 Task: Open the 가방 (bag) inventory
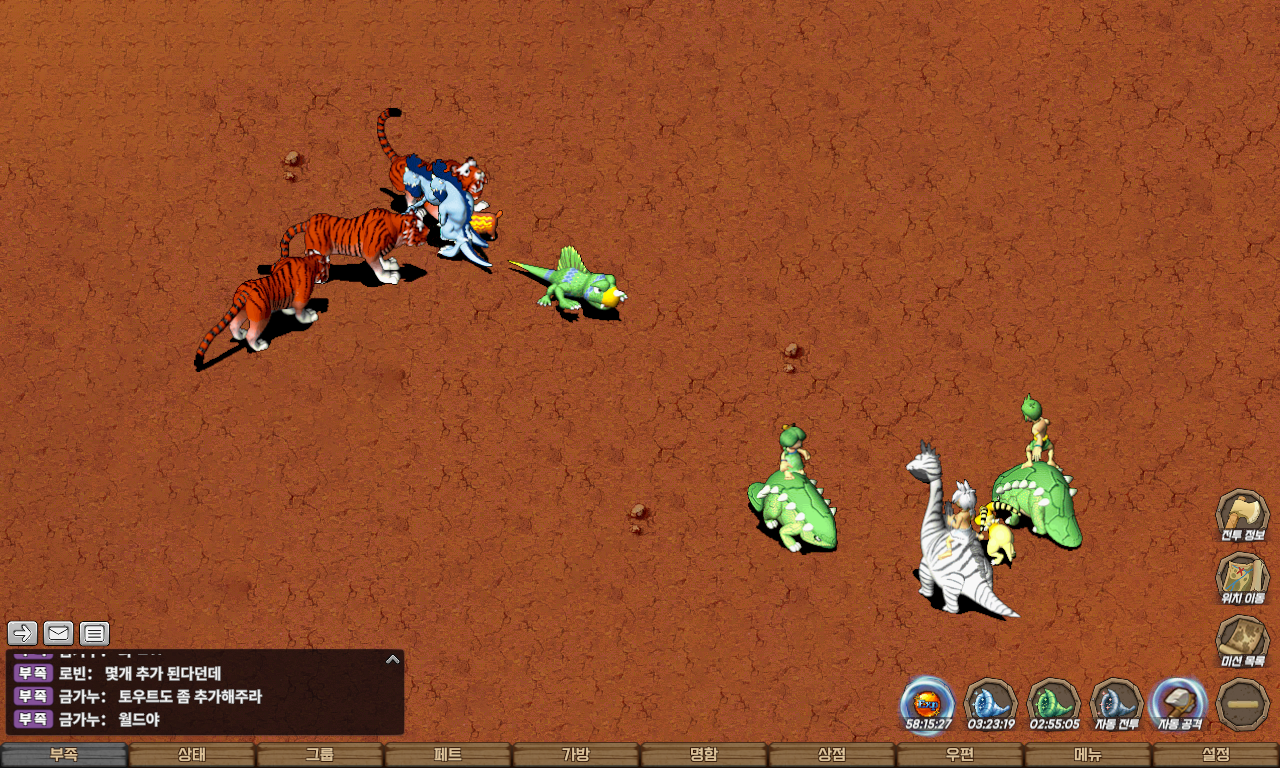[x=576, y=755]
